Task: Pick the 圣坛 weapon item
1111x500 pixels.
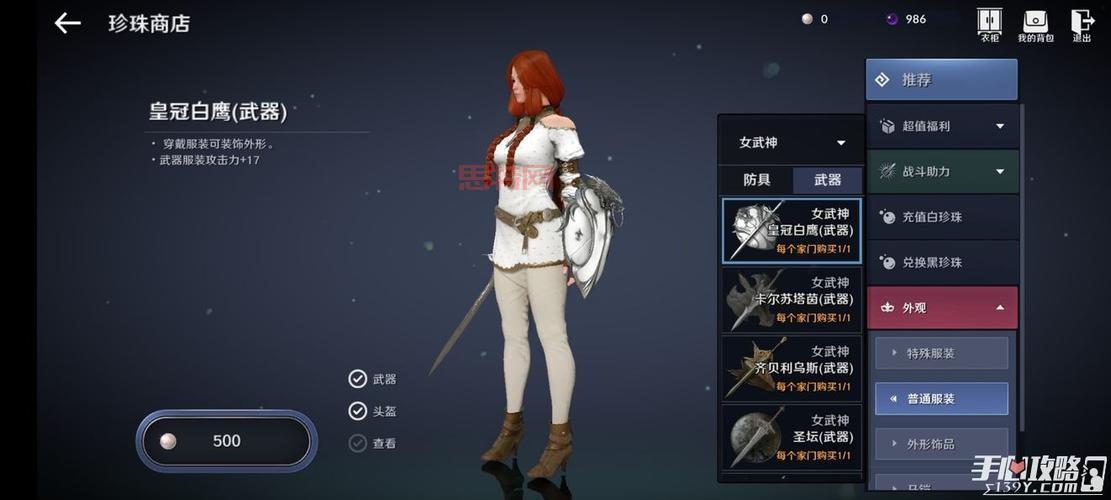Action: click(x=790, y=436)
